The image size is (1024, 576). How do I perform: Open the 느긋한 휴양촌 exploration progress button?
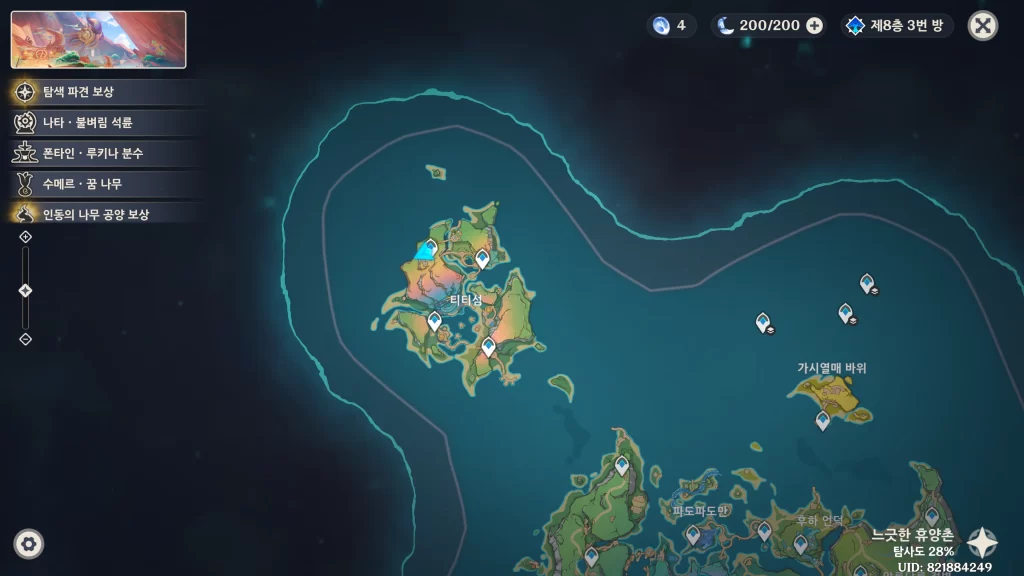(982, 543)
